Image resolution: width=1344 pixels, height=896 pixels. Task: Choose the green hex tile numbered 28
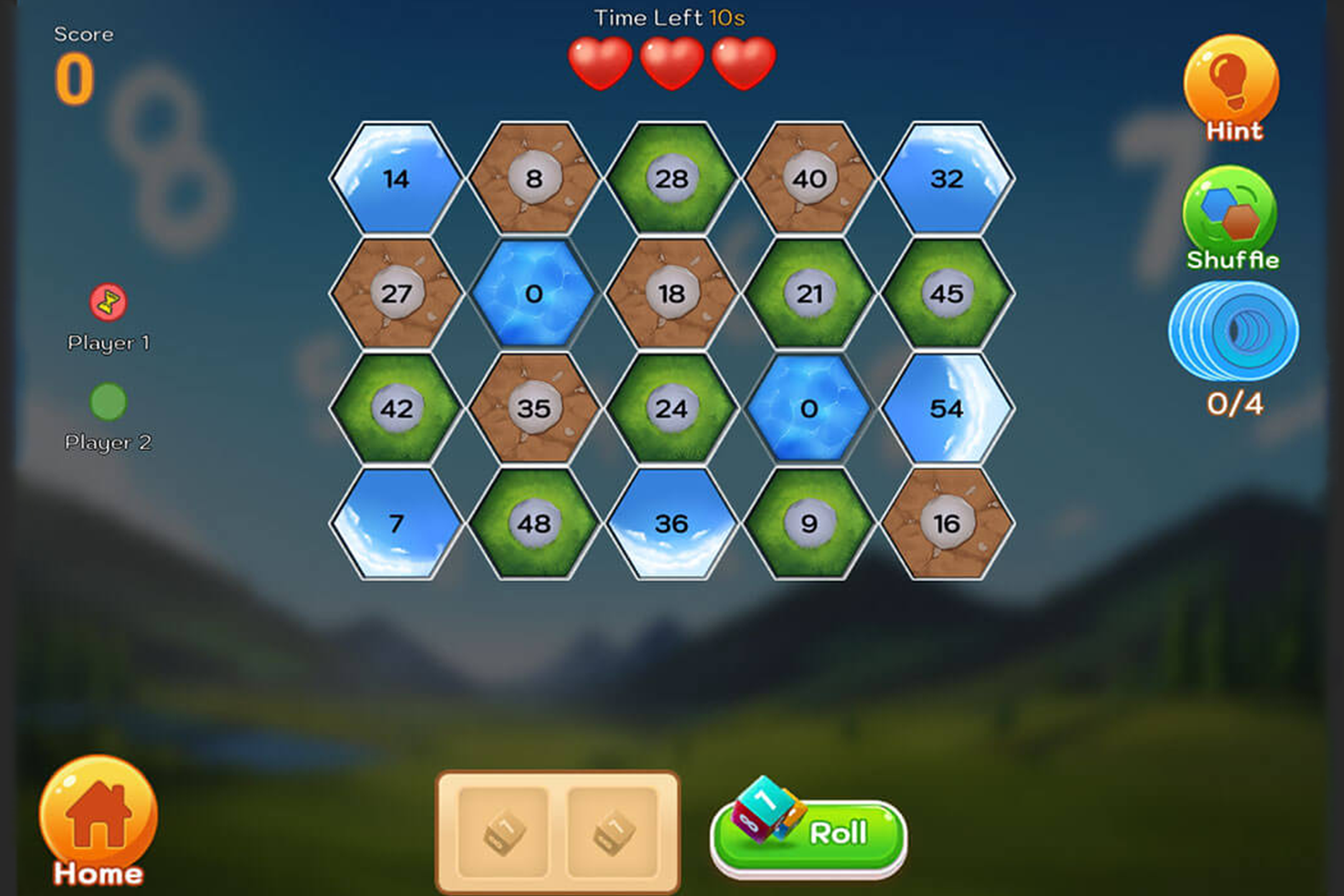[x=671, y=179]
